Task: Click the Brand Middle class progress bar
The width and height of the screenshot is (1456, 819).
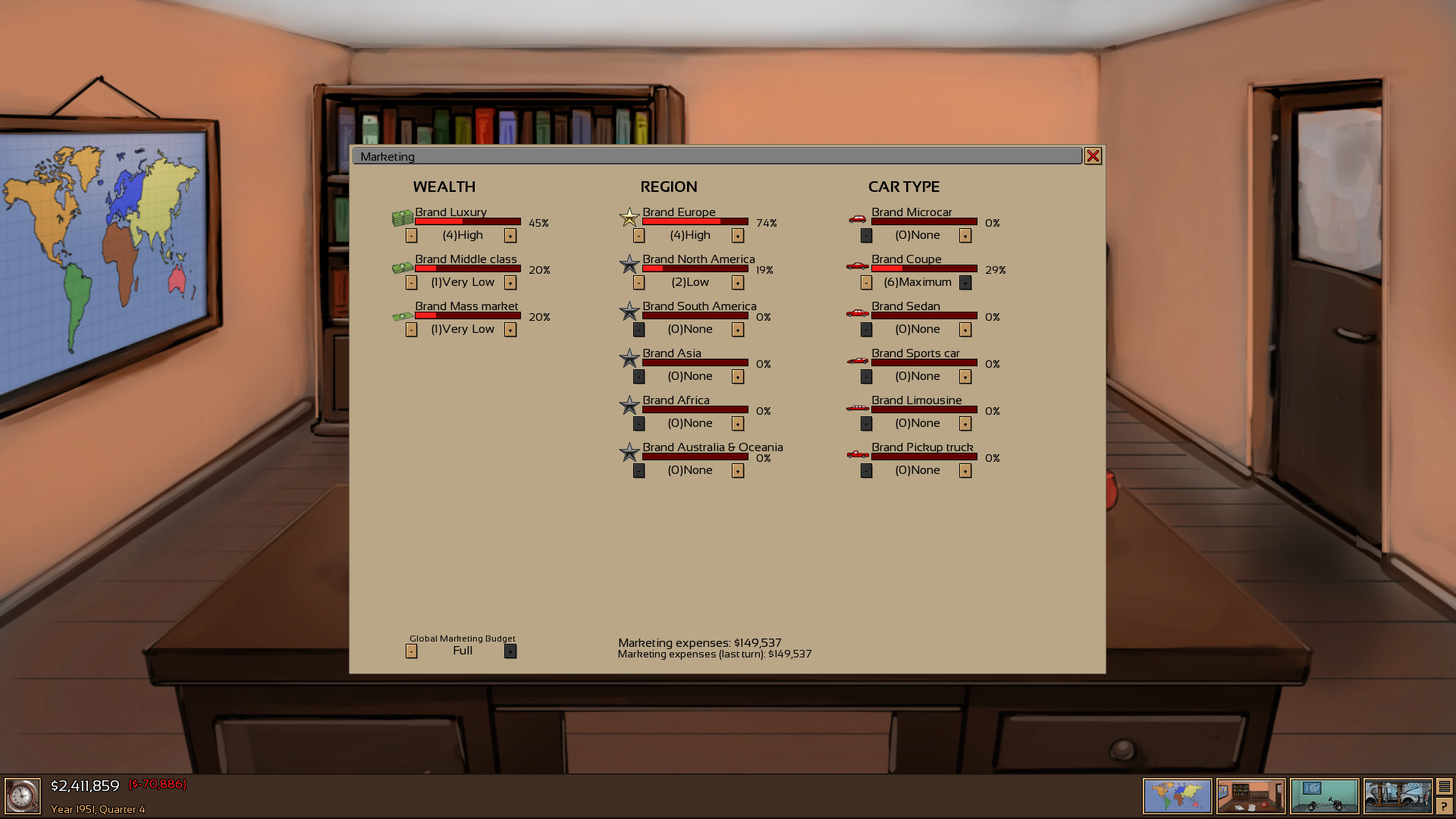Action: click(466, 269)
